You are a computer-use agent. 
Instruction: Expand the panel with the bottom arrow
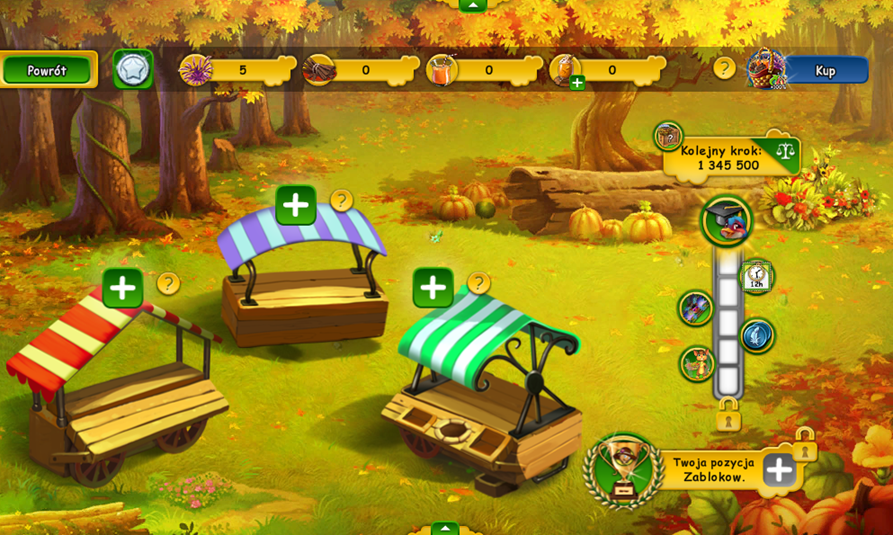(x=445, y=528)
